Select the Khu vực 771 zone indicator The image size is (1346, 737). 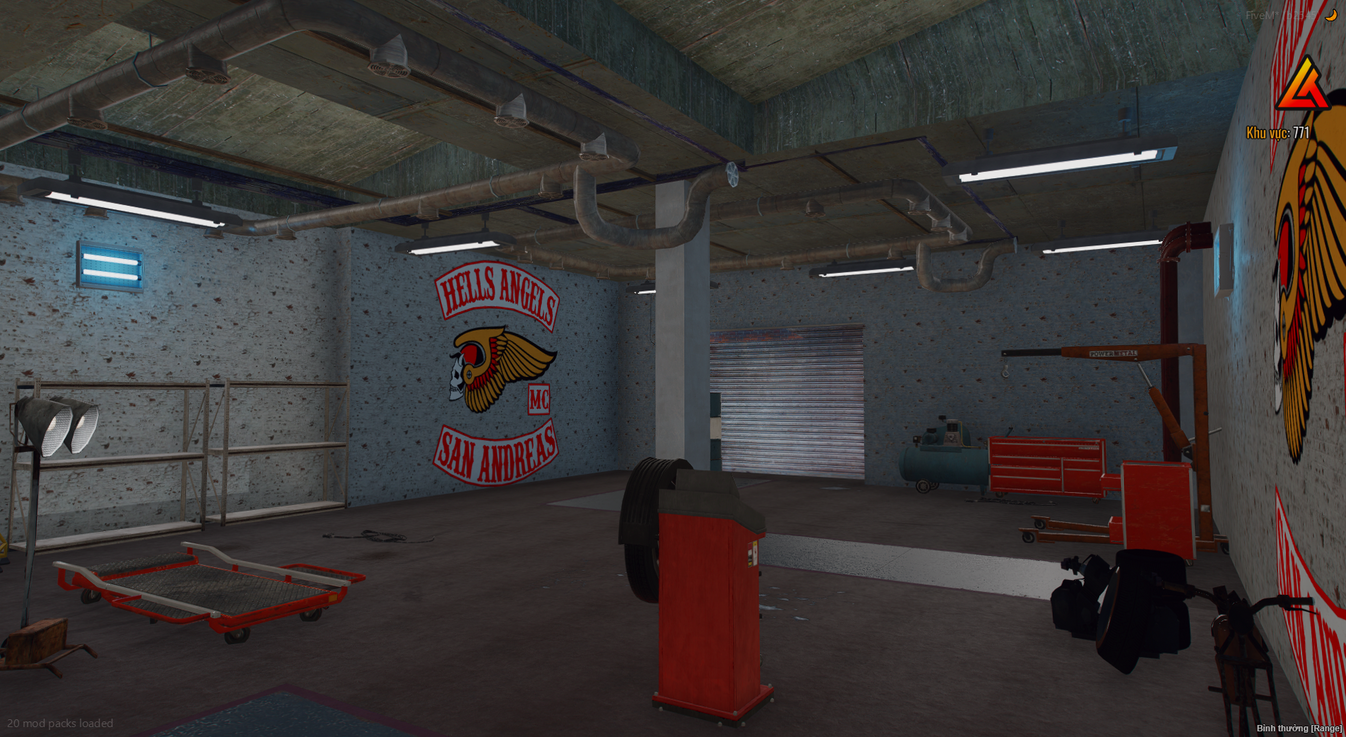coord(1277,129)
